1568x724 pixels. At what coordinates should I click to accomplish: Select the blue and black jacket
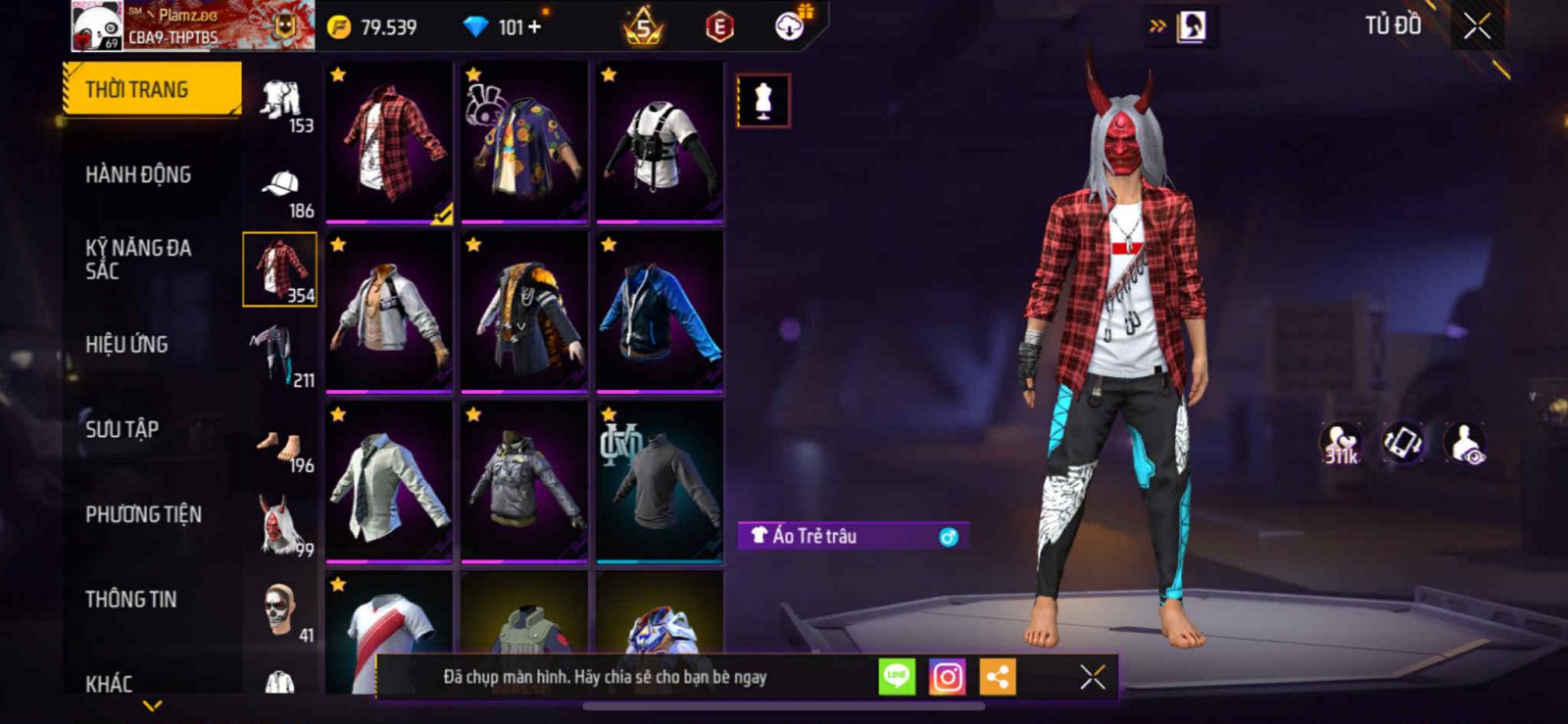click(660, 312)
